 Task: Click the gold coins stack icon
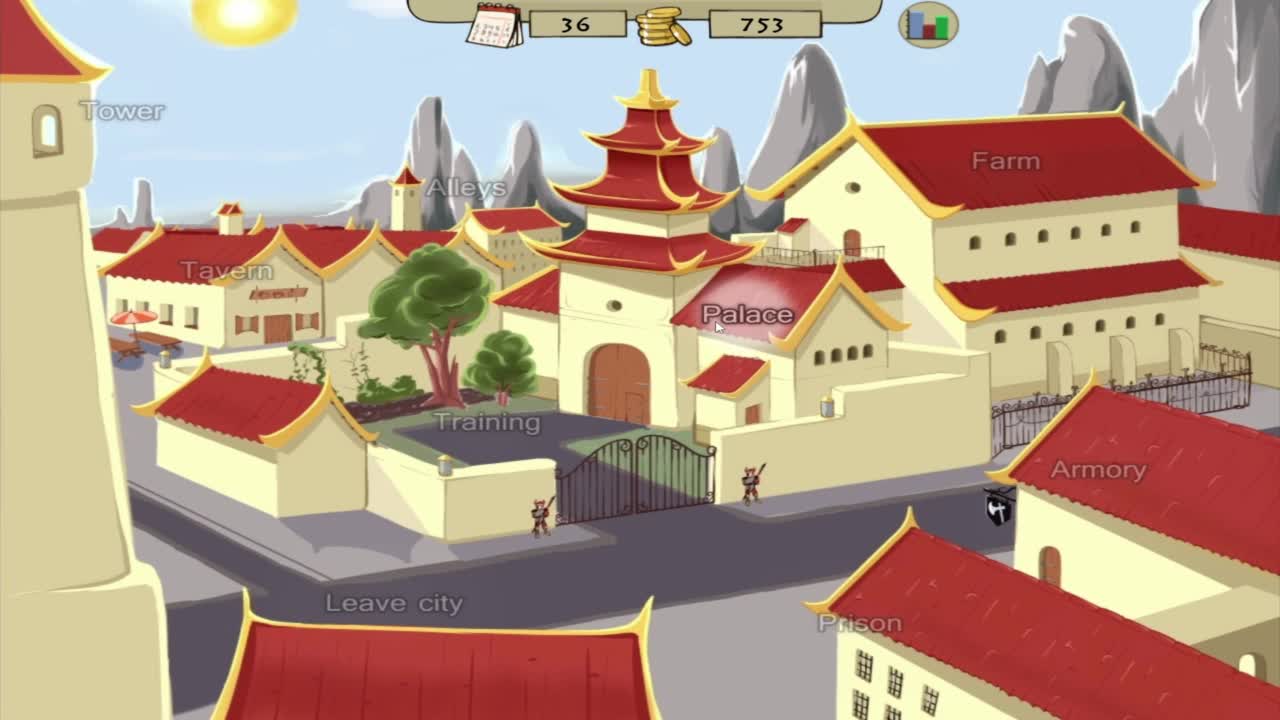[663, 26]
